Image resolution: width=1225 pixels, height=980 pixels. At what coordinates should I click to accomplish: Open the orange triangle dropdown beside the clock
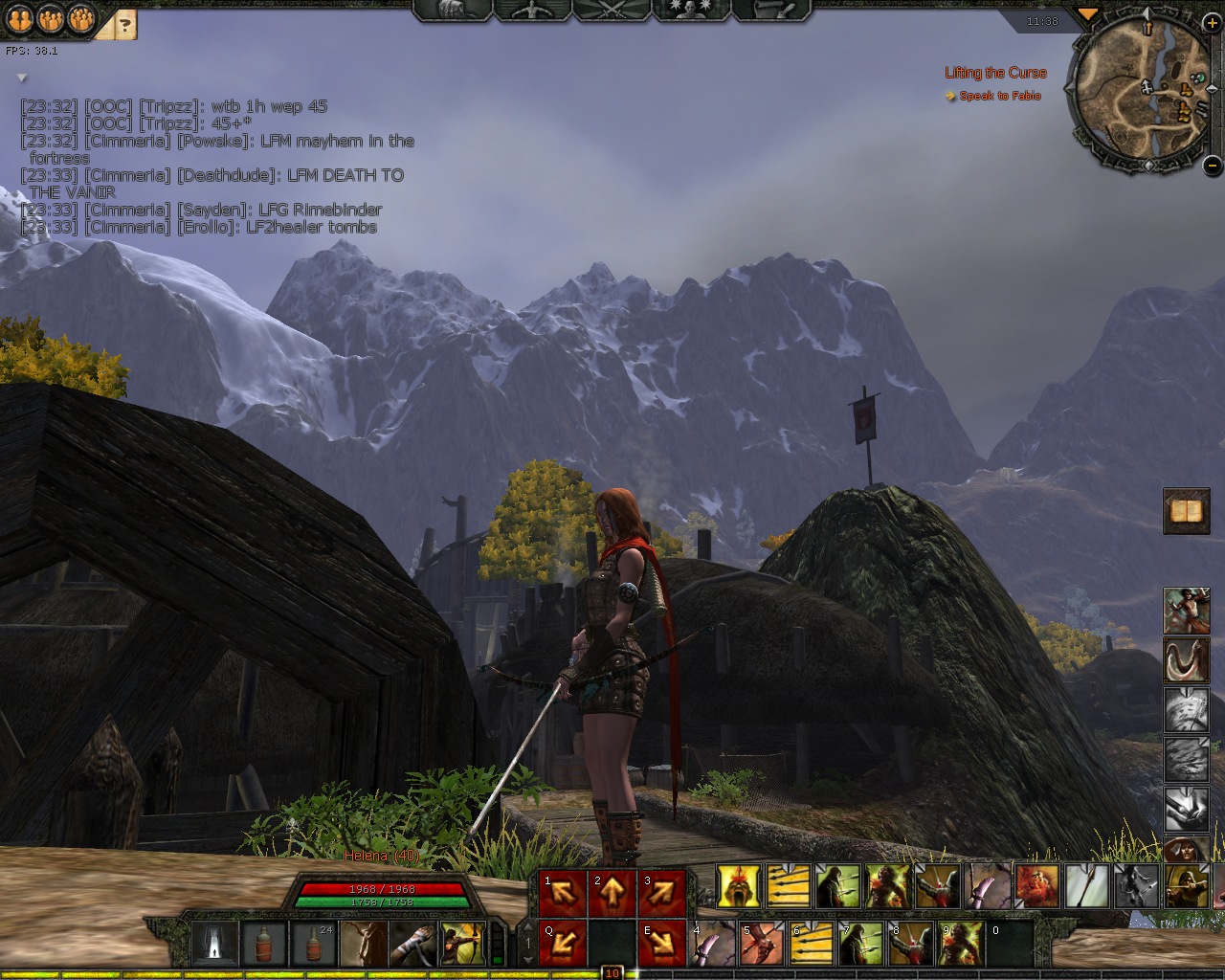pos(1087,14)
